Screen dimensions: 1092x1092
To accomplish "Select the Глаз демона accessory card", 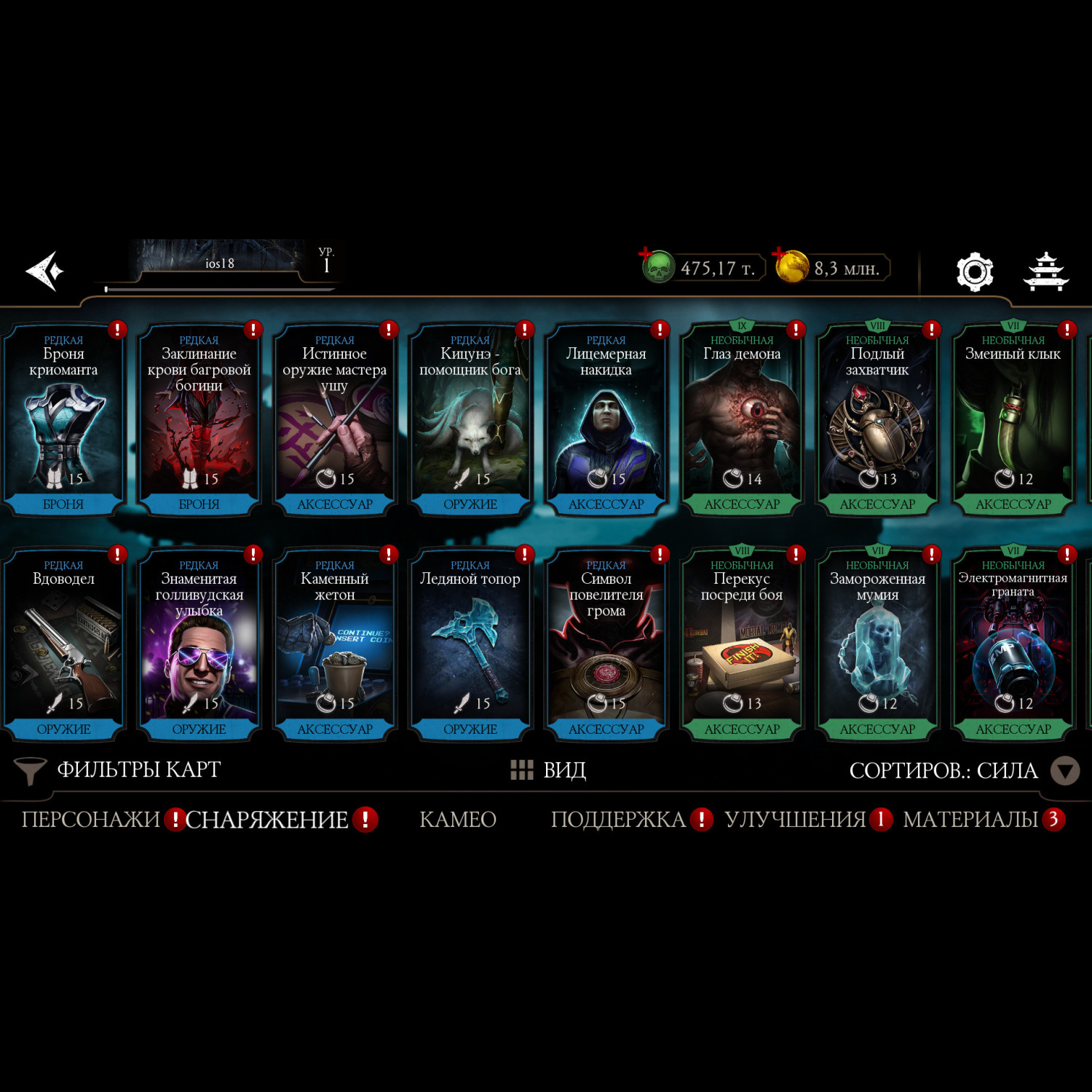I will pos(742,420).
